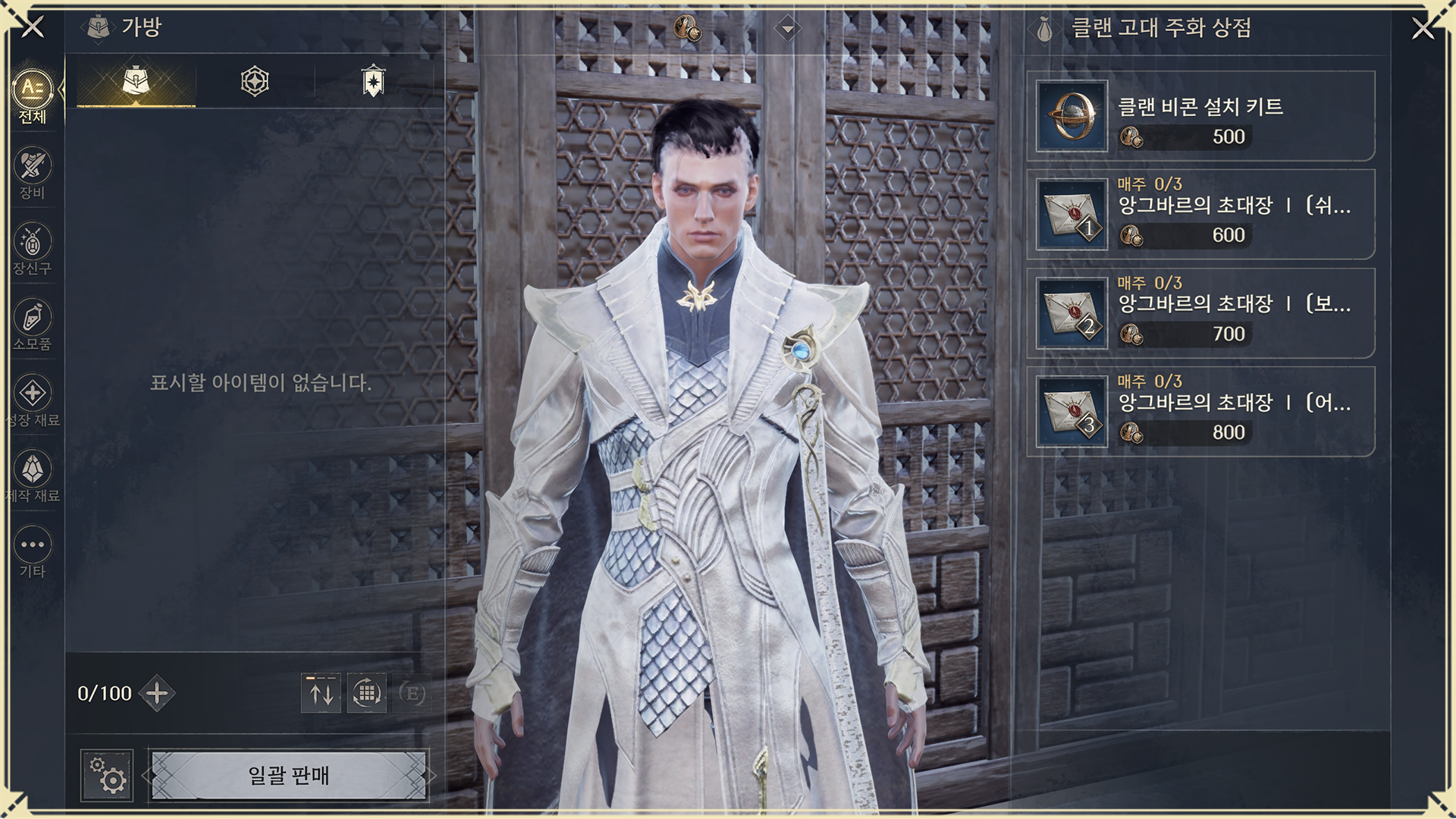The image size is (1456, 819).
Task: Open the 기타 (other) category
Action: [33, 551]
